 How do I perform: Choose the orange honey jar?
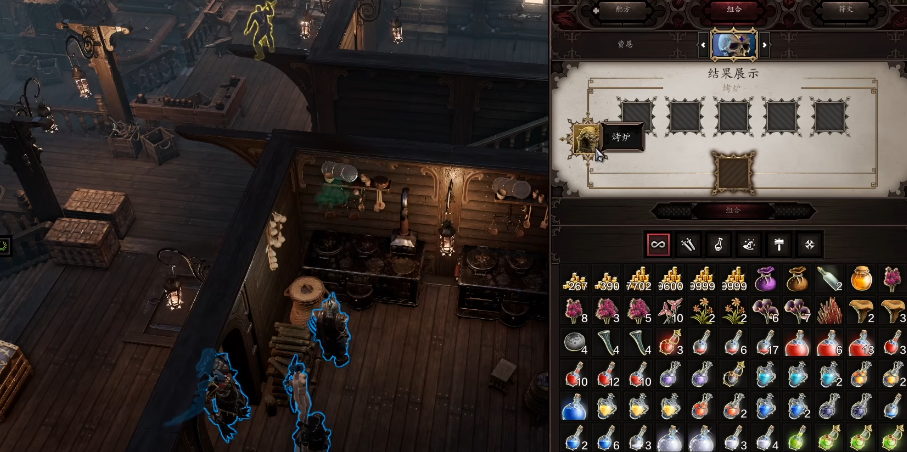click(860, 280)
